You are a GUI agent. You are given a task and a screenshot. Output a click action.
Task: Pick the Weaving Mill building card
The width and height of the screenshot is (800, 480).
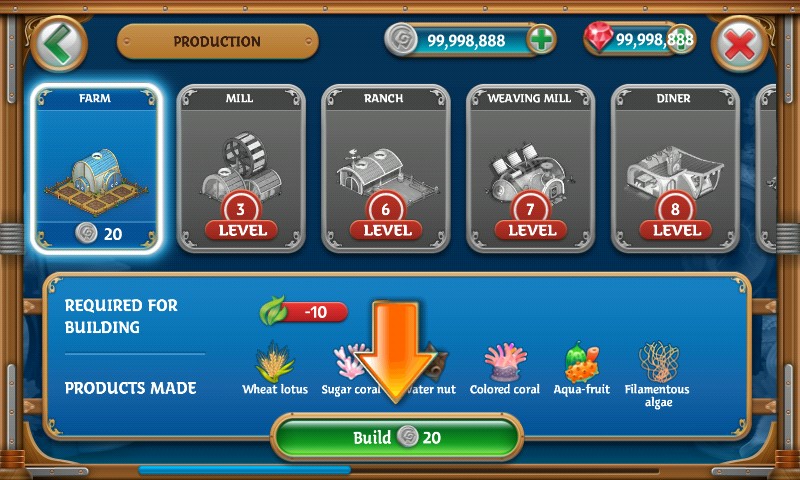(531, 167)
